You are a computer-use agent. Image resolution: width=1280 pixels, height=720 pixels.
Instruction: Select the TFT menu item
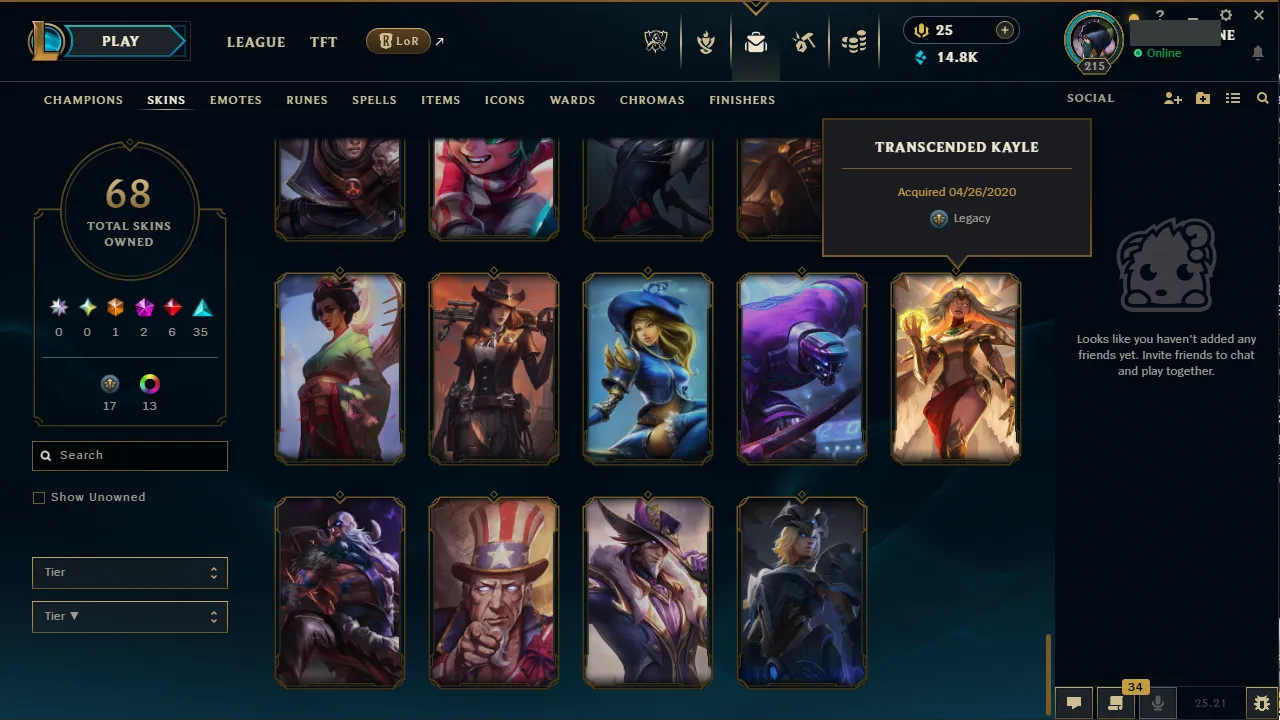(x=323, y=42)
